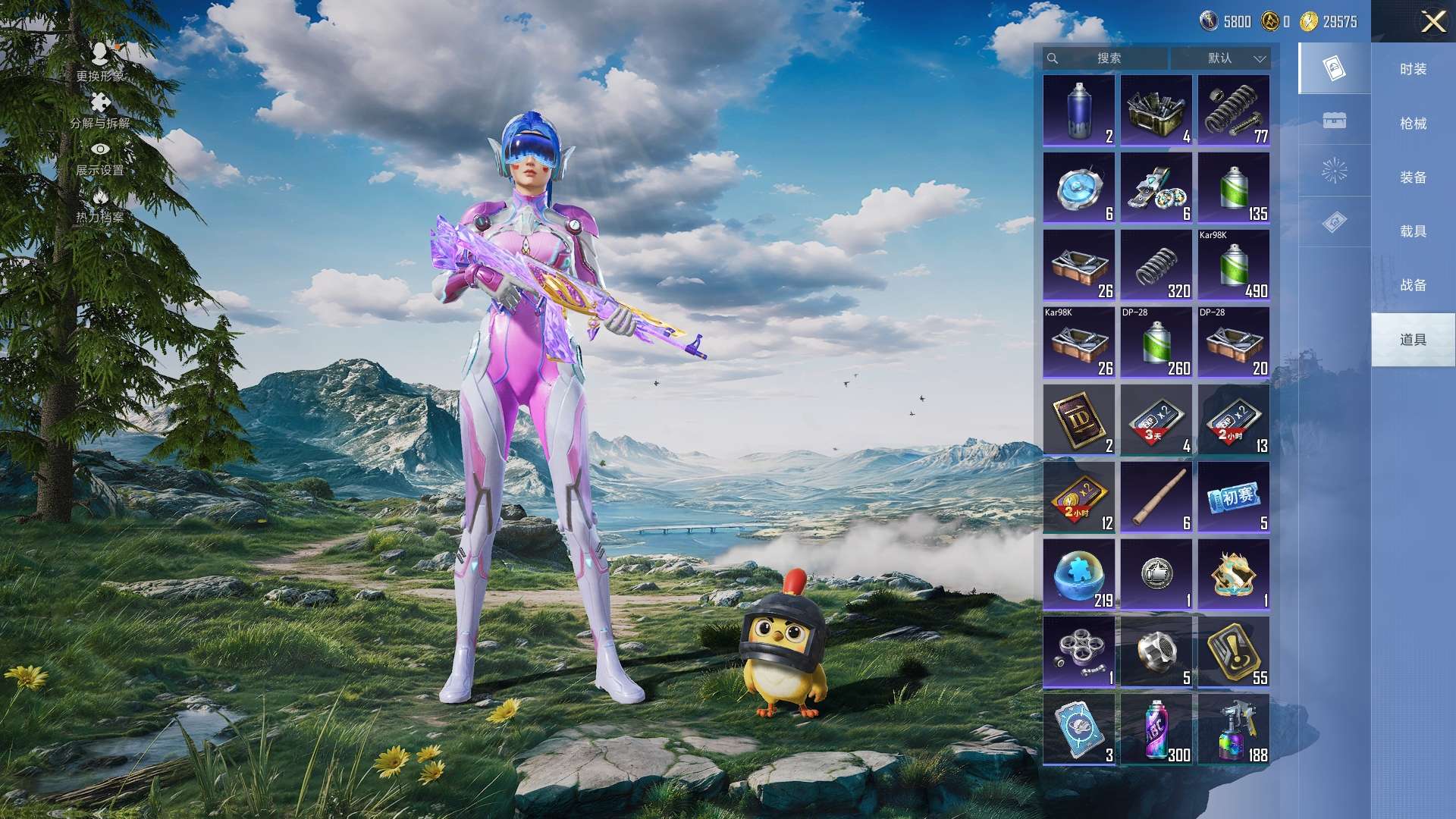This screenshot has width=1456, height=819.
Task: Select the puzzle piece orb item
Action: pos(1078,575)
